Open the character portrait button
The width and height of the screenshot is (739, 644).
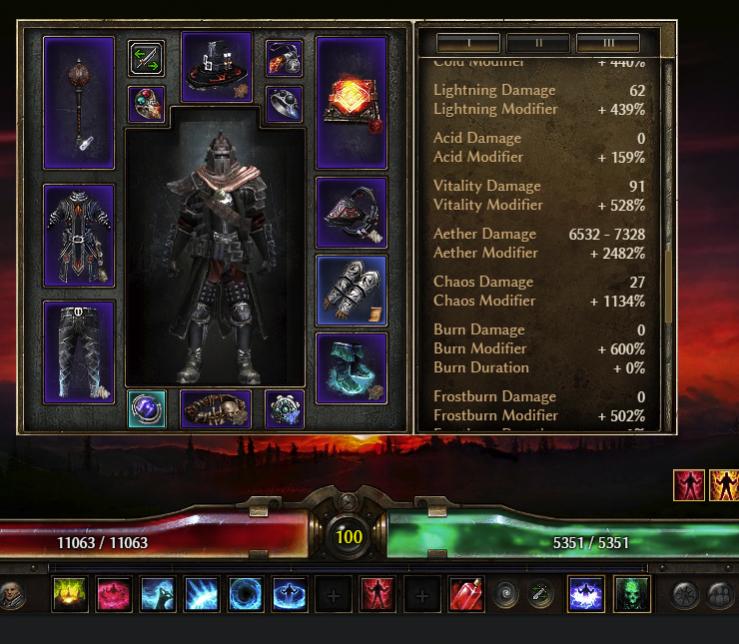[x=12, y=595]
